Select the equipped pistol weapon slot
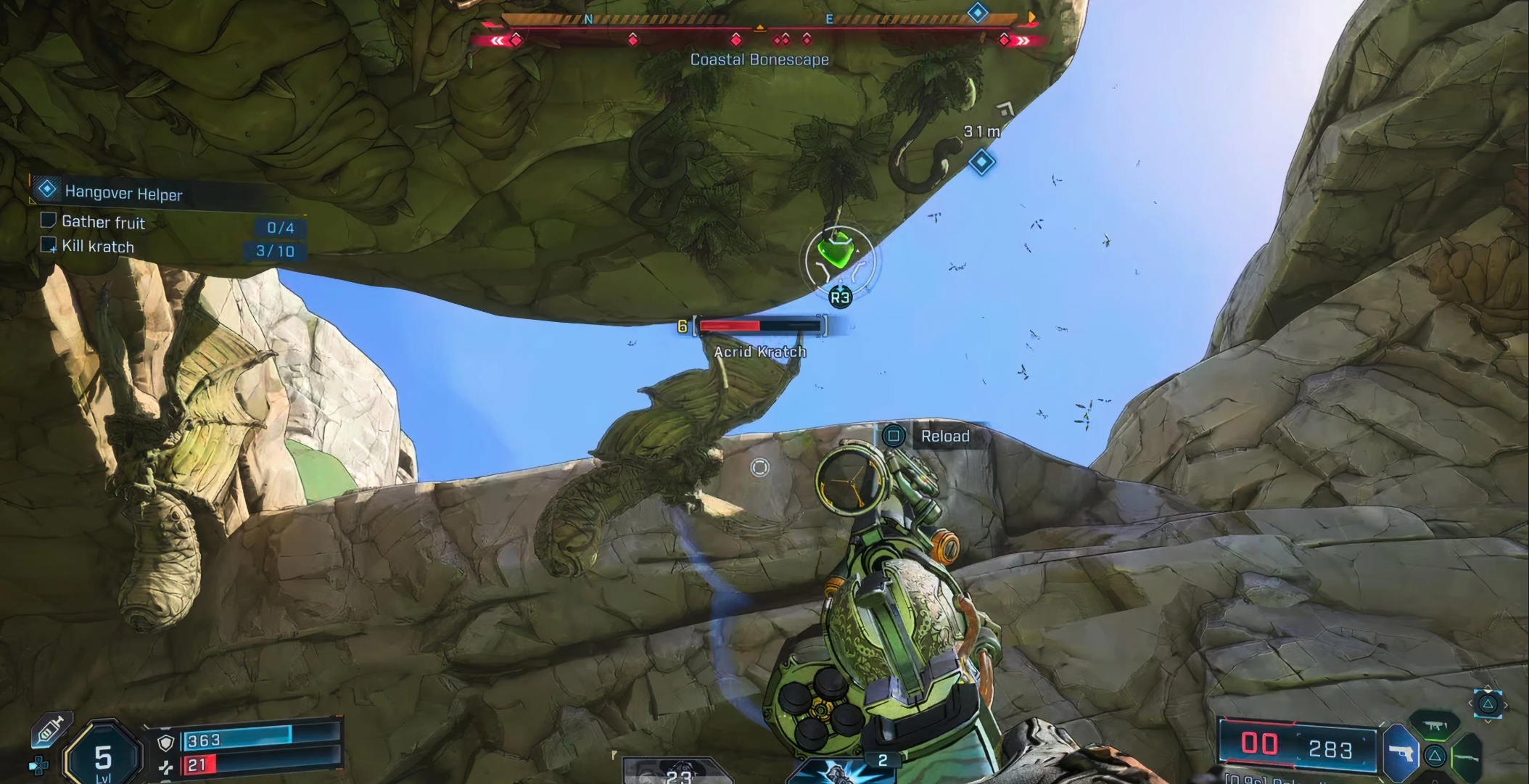 tap(1401, 754)
